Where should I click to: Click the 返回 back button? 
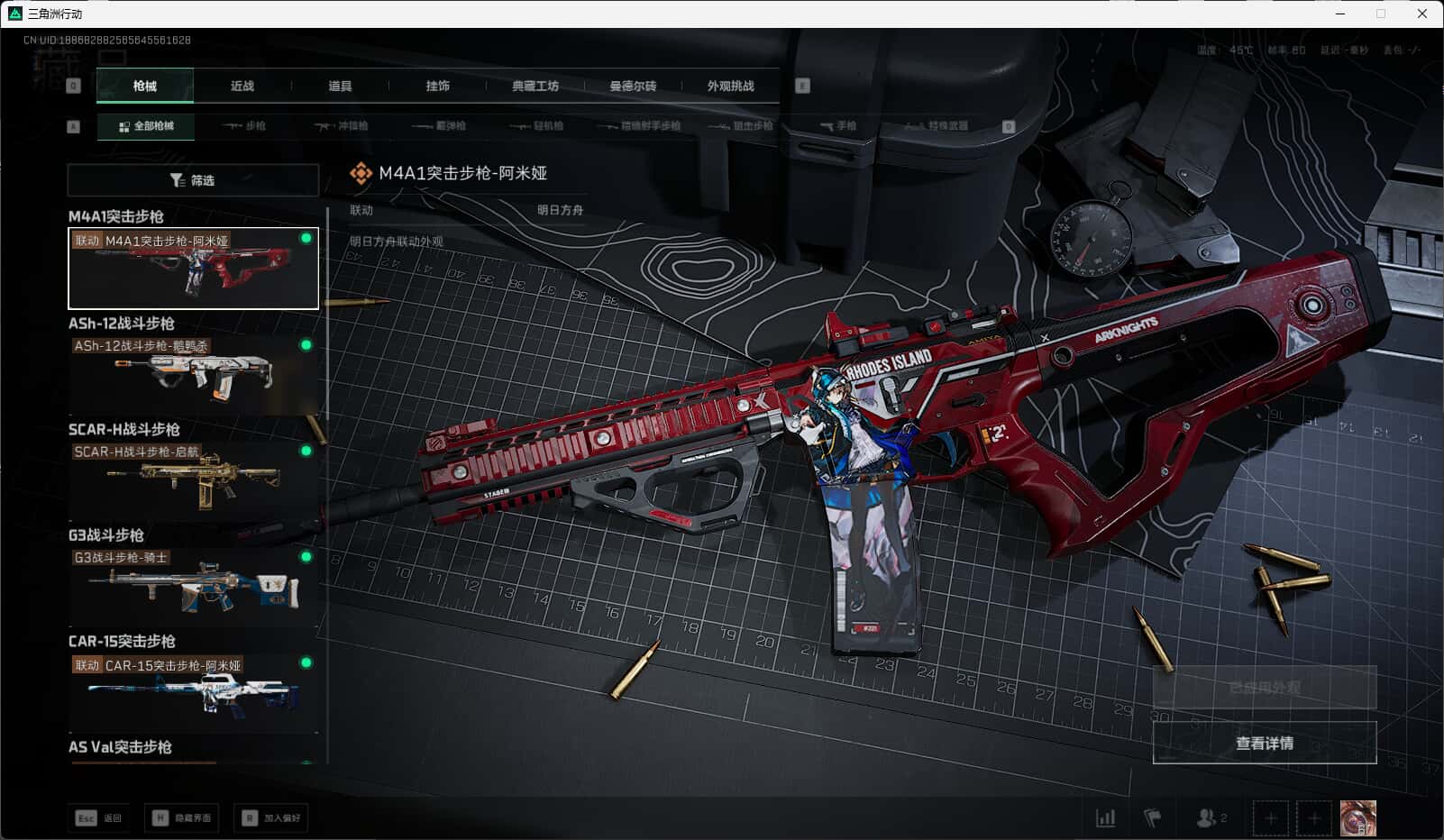[98, 817]
